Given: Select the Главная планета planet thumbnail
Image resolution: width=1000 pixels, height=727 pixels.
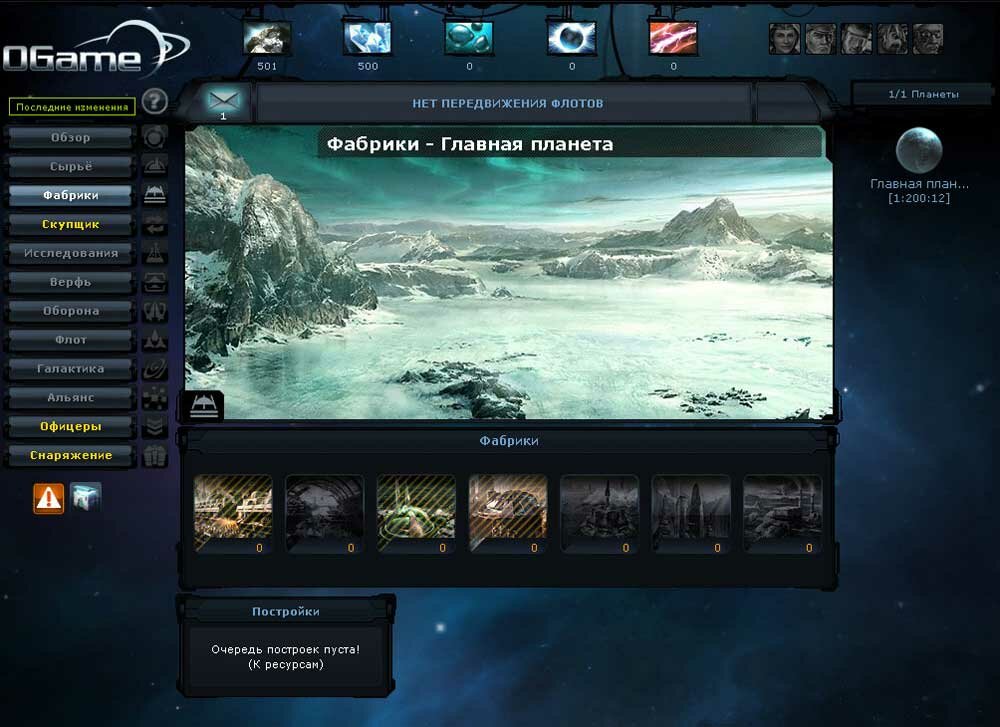Looking at the screenshot, I should [x=919, y=151].
